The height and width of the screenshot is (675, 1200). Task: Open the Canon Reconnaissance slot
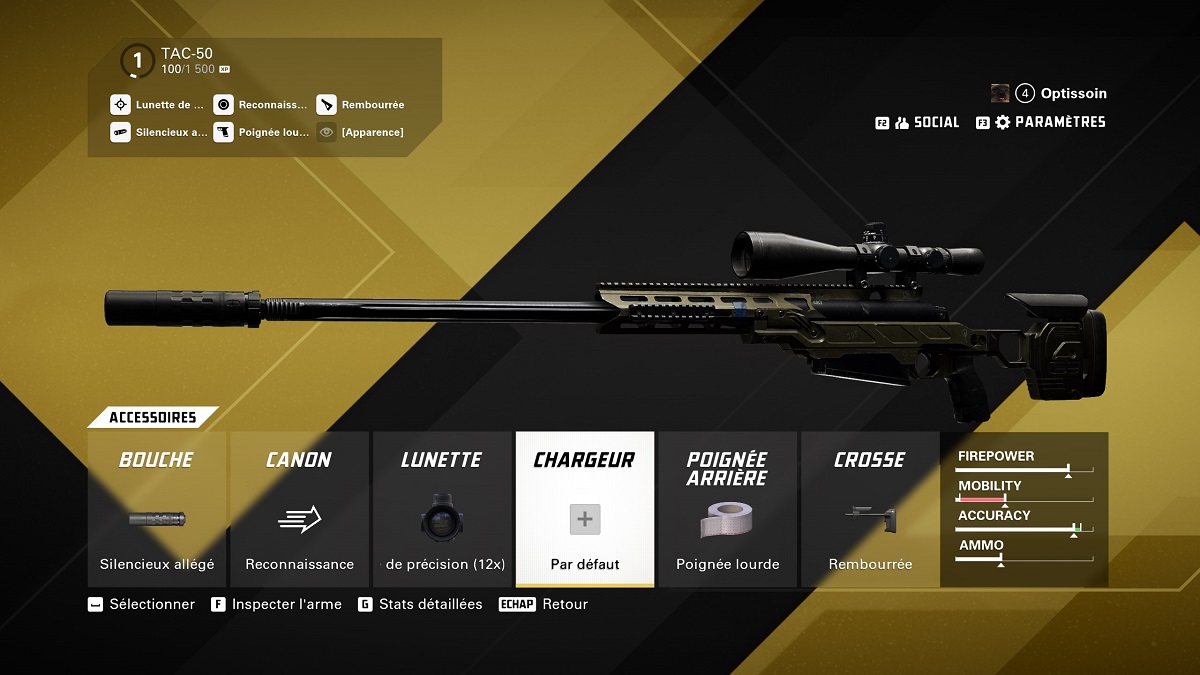click(x=299, y=509)
